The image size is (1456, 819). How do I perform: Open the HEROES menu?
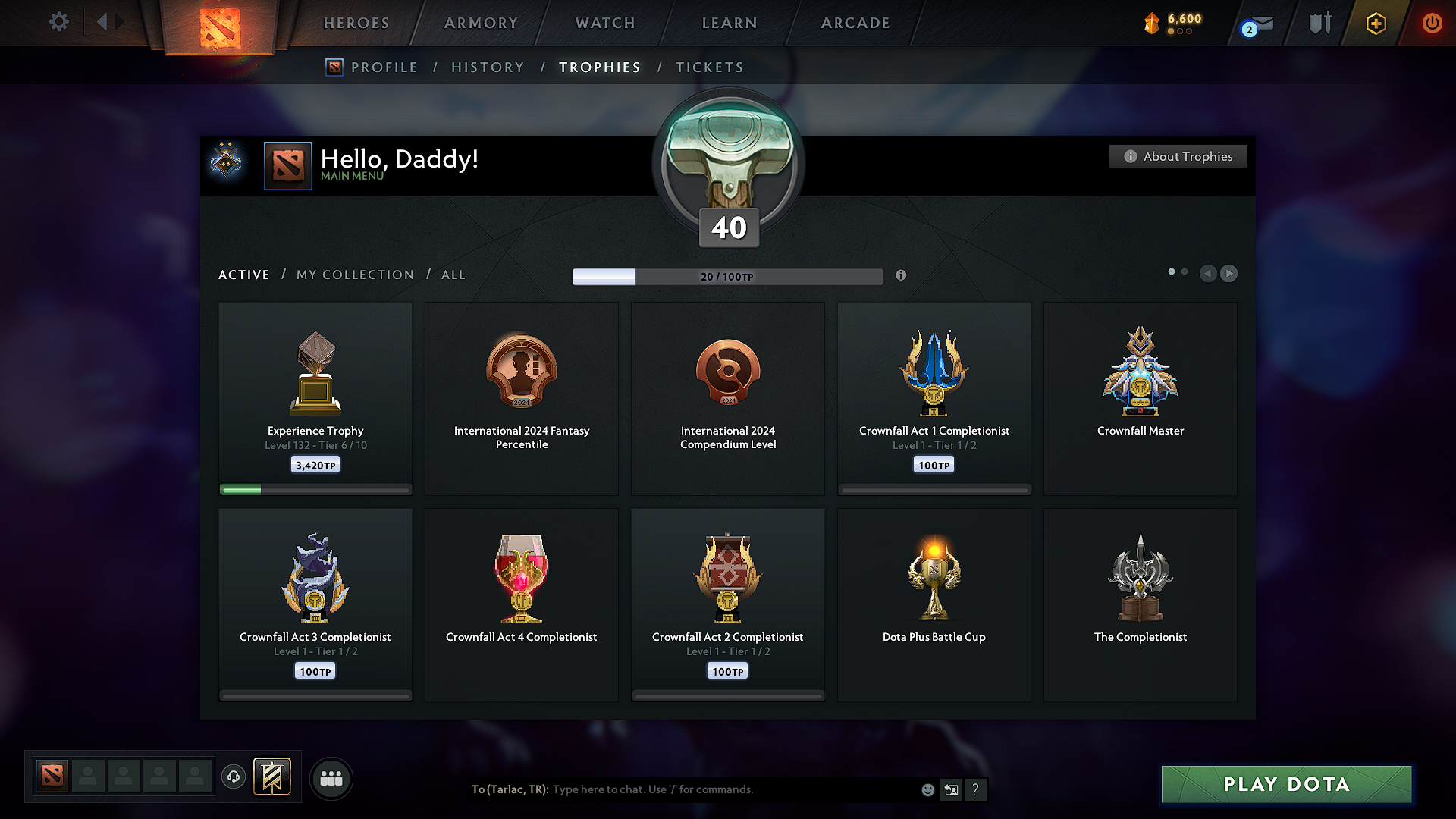(x=356, y=23)
